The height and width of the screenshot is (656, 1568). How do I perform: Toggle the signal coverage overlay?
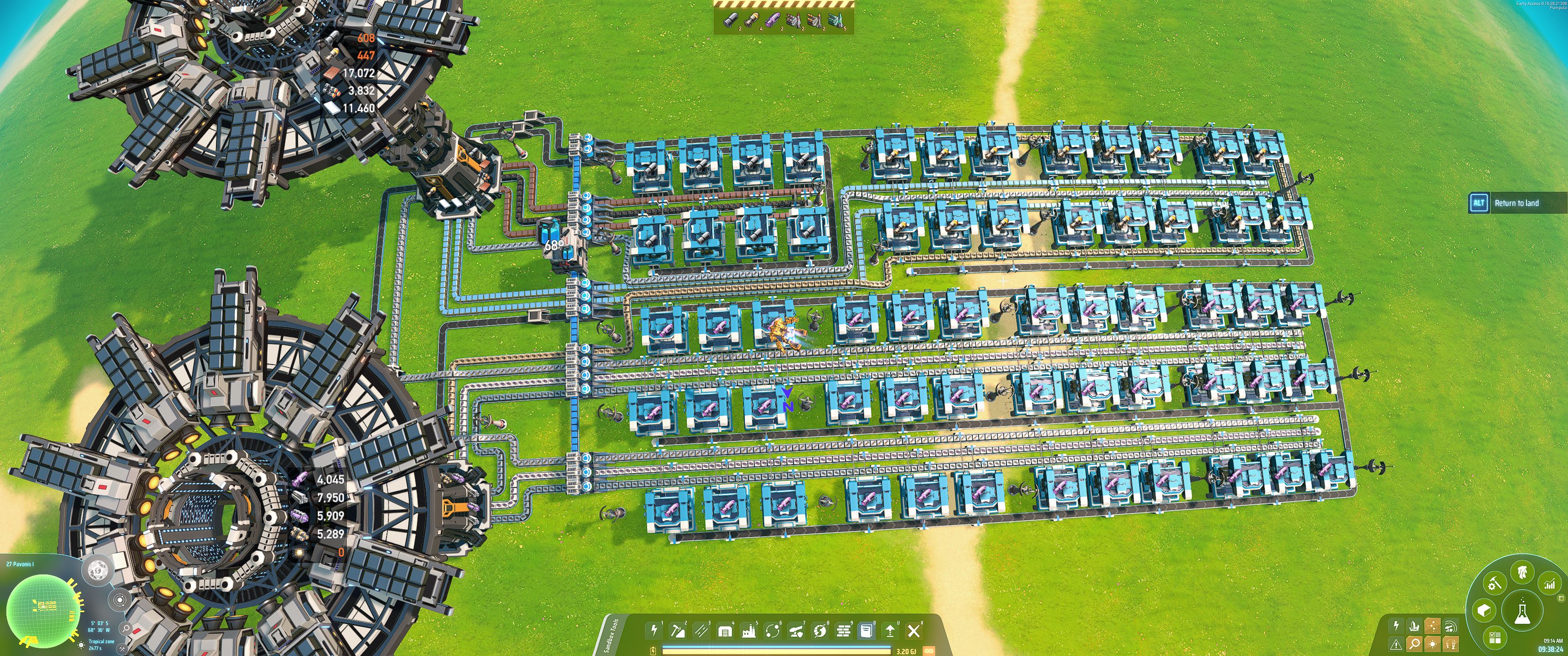click(1451, 627)
